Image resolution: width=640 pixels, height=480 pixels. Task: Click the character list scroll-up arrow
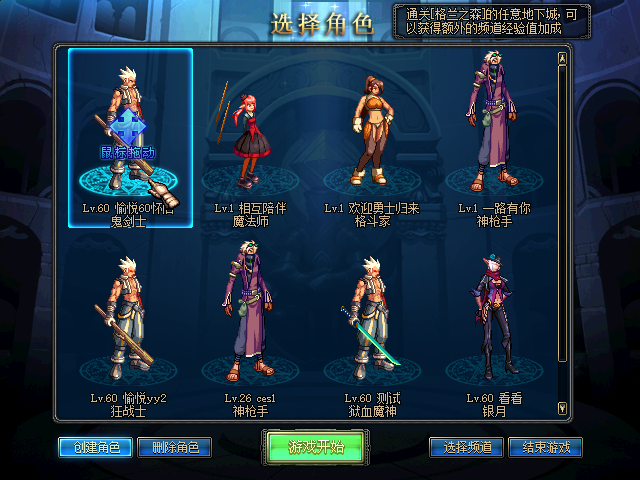tap(562, 58)
